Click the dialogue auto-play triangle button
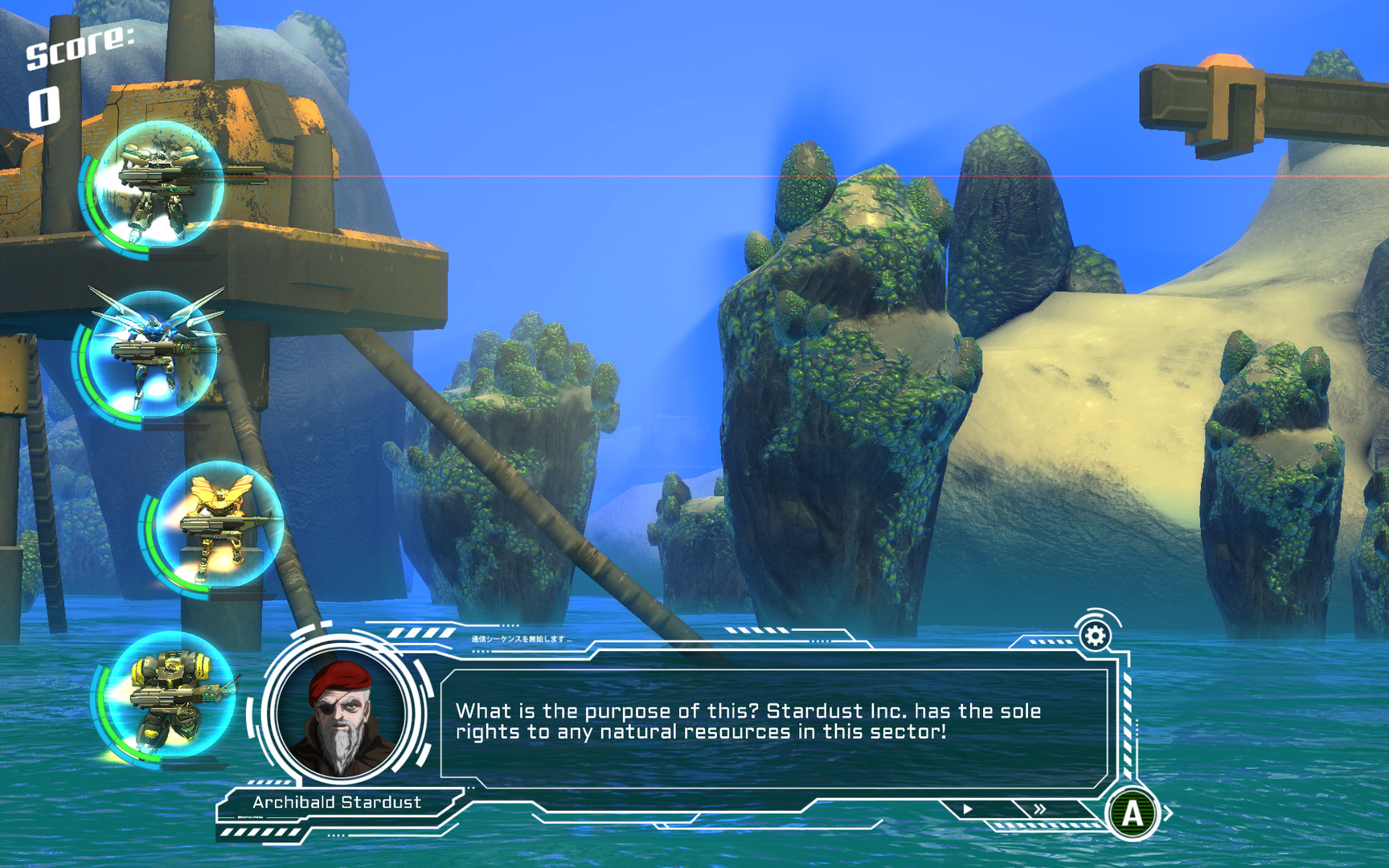Image resolution: width=1389 pixels, height=868 pixels. [x=968, y=809]
